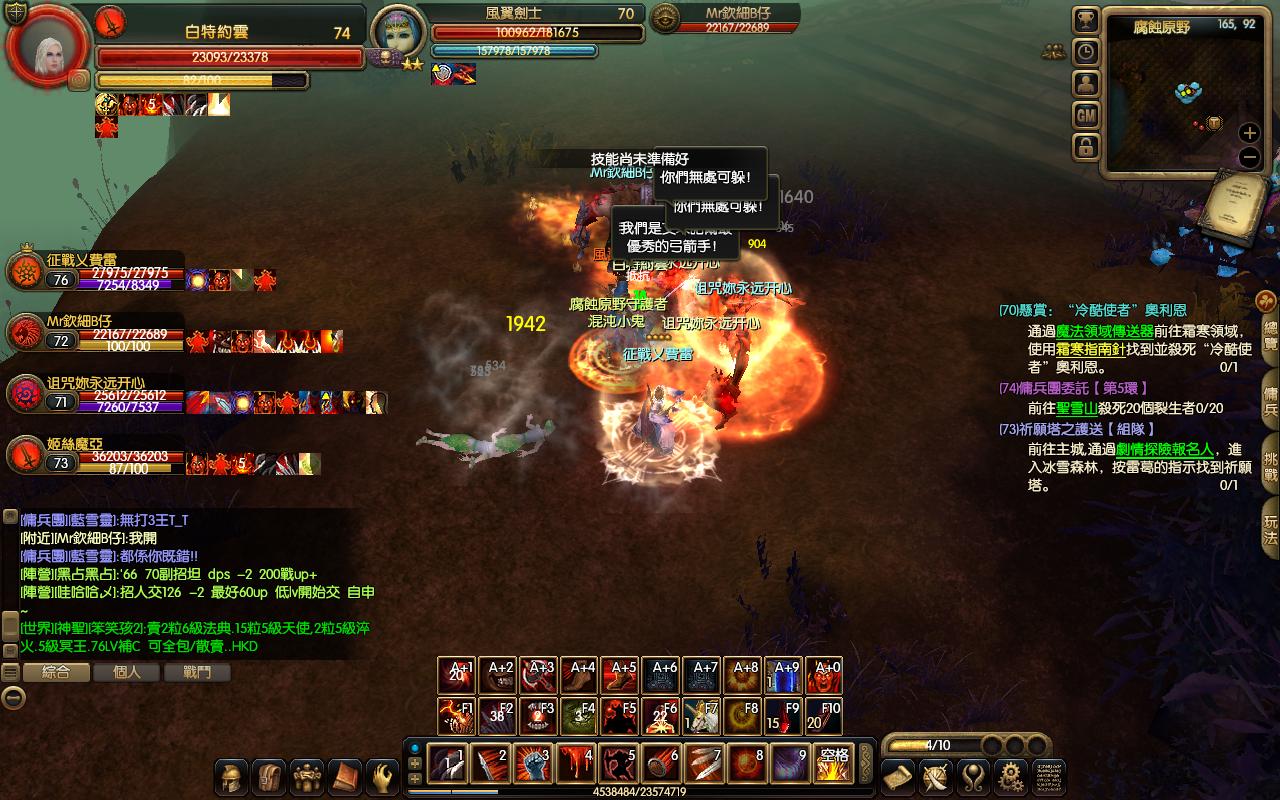The height and width of the screenshot is (800, 1280).
Task: Click the 魔法領域傳送器 quest link
Action: [1098, 331]
